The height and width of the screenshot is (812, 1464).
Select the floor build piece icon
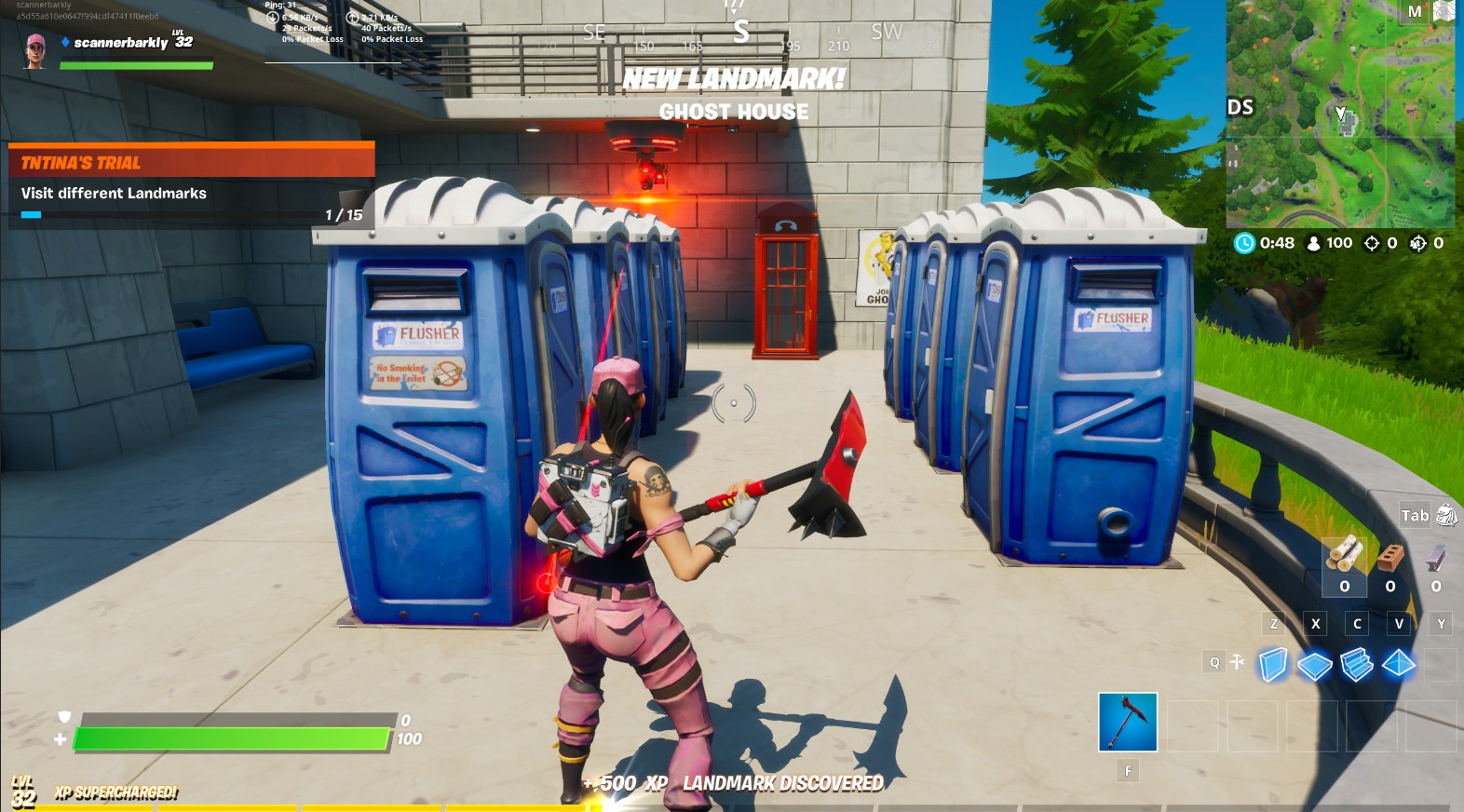click(1315, 665)
